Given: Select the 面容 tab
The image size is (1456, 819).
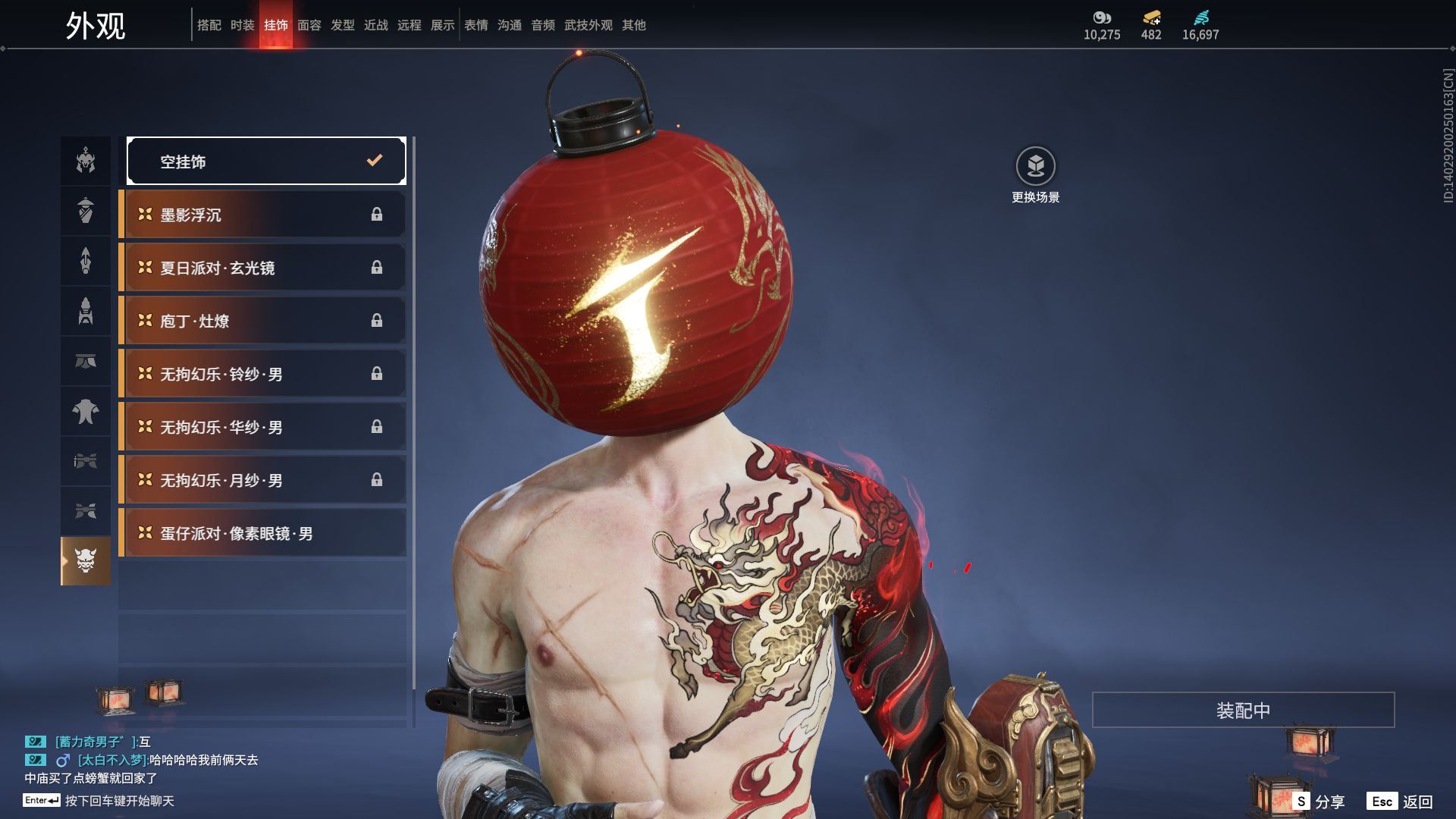Looking at the screenshot, I should [309, 25].
